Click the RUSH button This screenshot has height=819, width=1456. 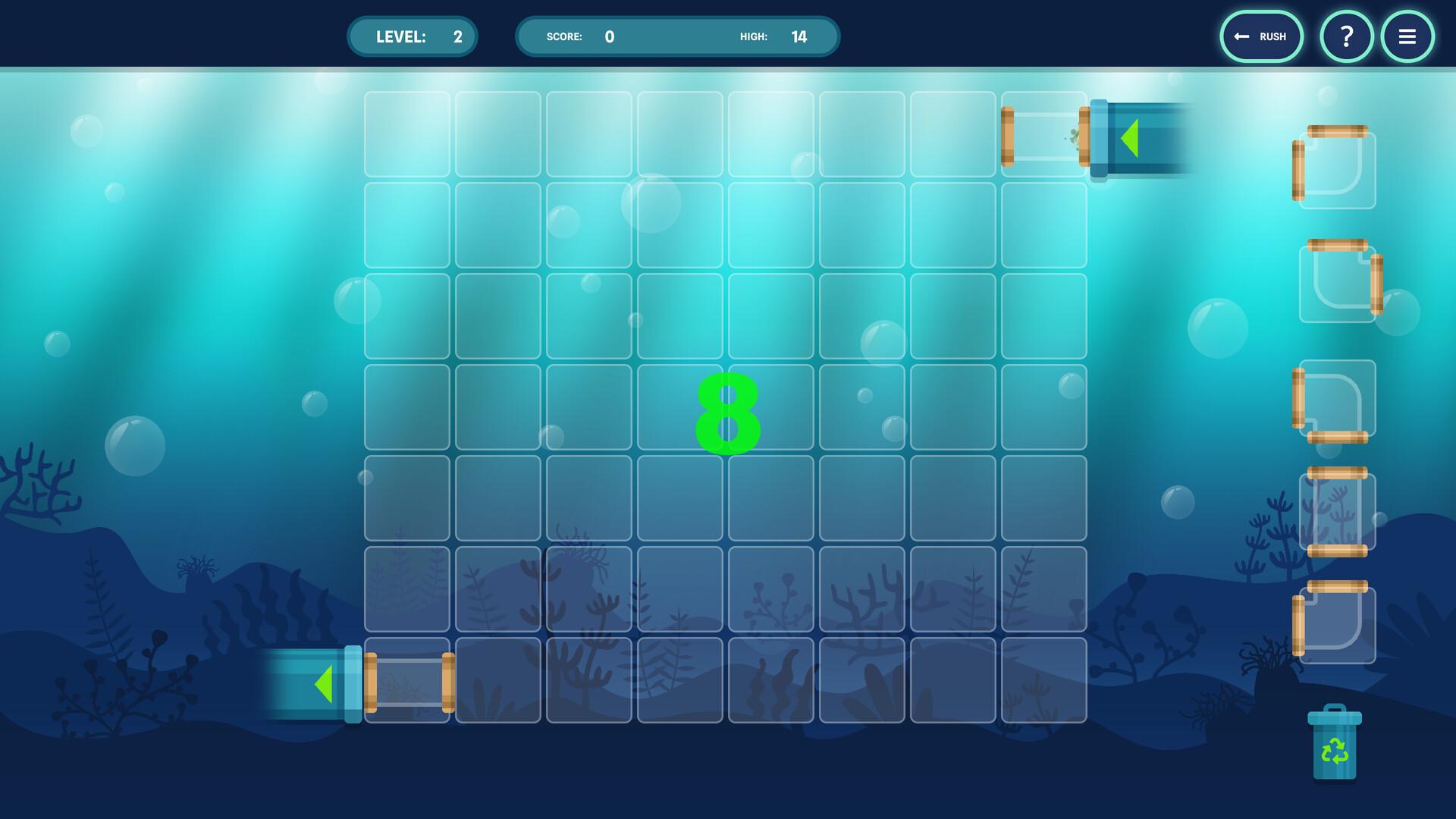click(1261, 36)
